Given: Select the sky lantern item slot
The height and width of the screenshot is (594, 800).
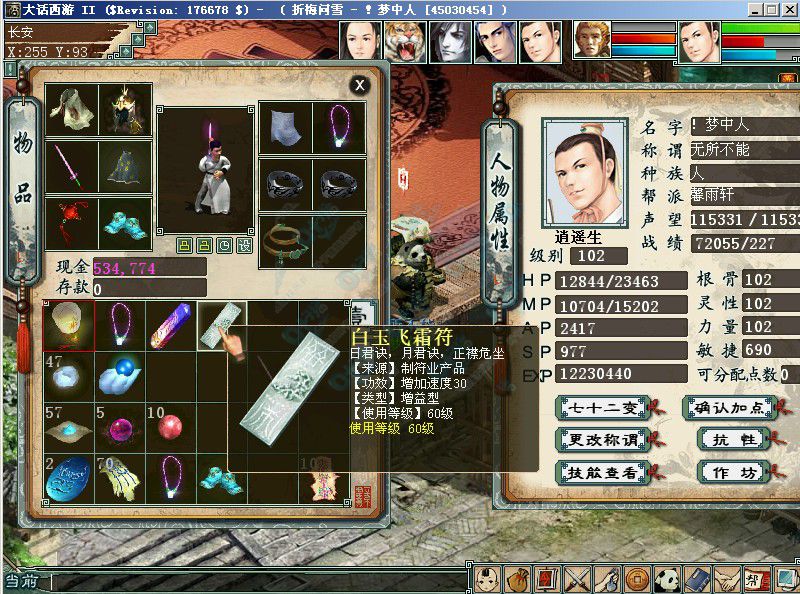Looking at the screenshot, I should click(x=68, y=324).
